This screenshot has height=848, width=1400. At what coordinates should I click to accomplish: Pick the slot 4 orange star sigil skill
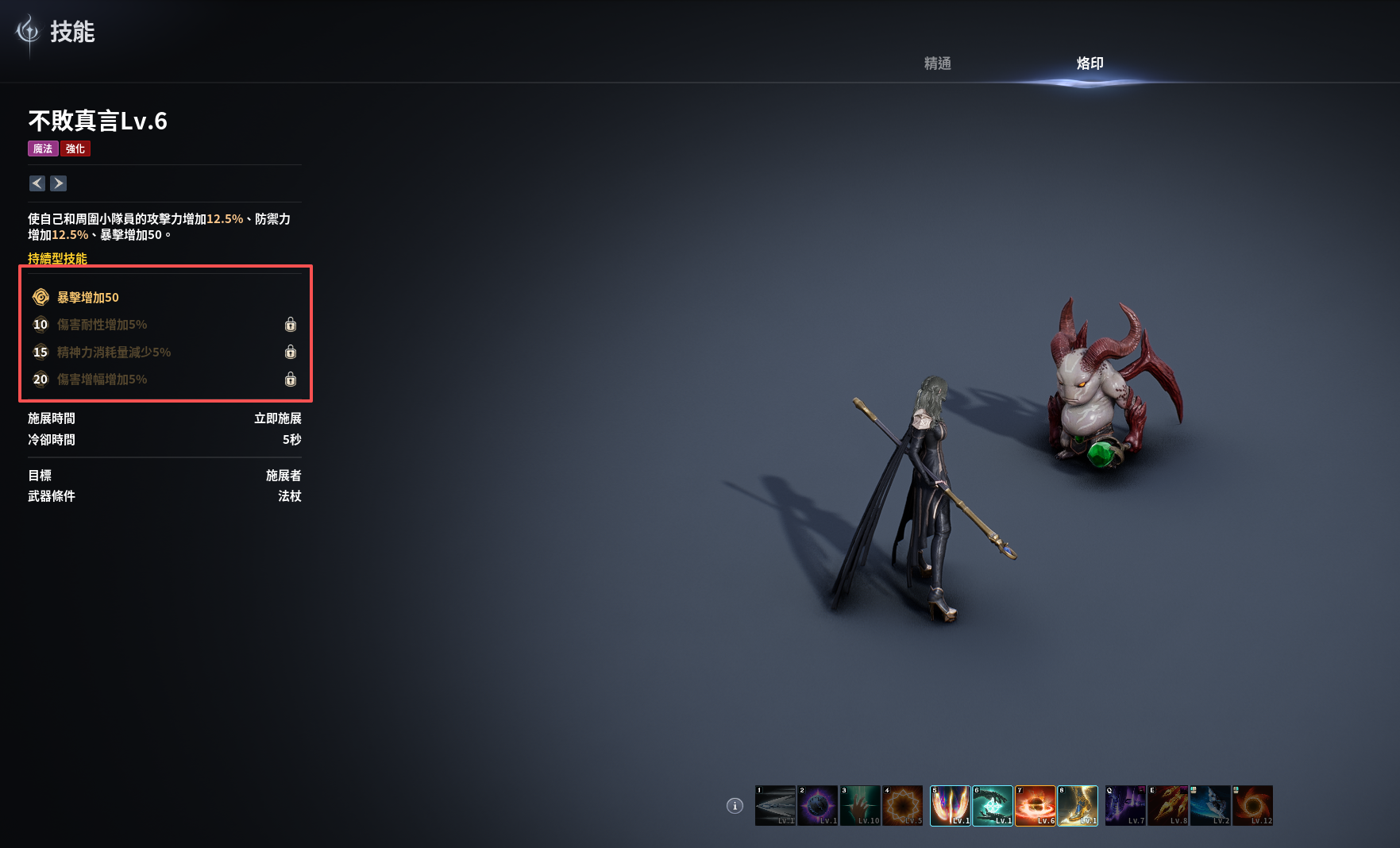(903, 806)
